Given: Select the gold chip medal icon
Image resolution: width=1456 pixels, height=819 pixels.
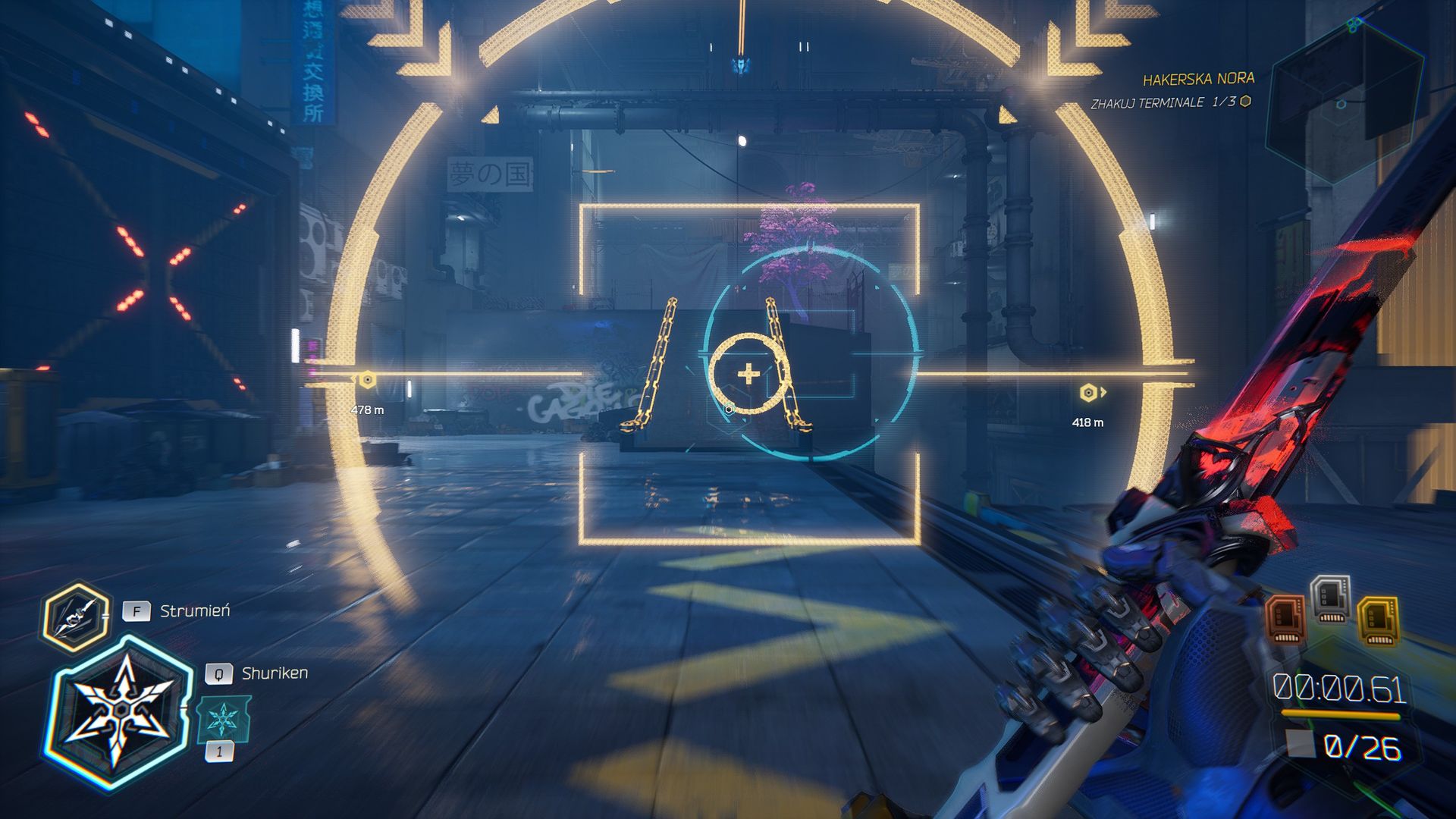Looking at the screenshot, I should [x=1379, y=620].
